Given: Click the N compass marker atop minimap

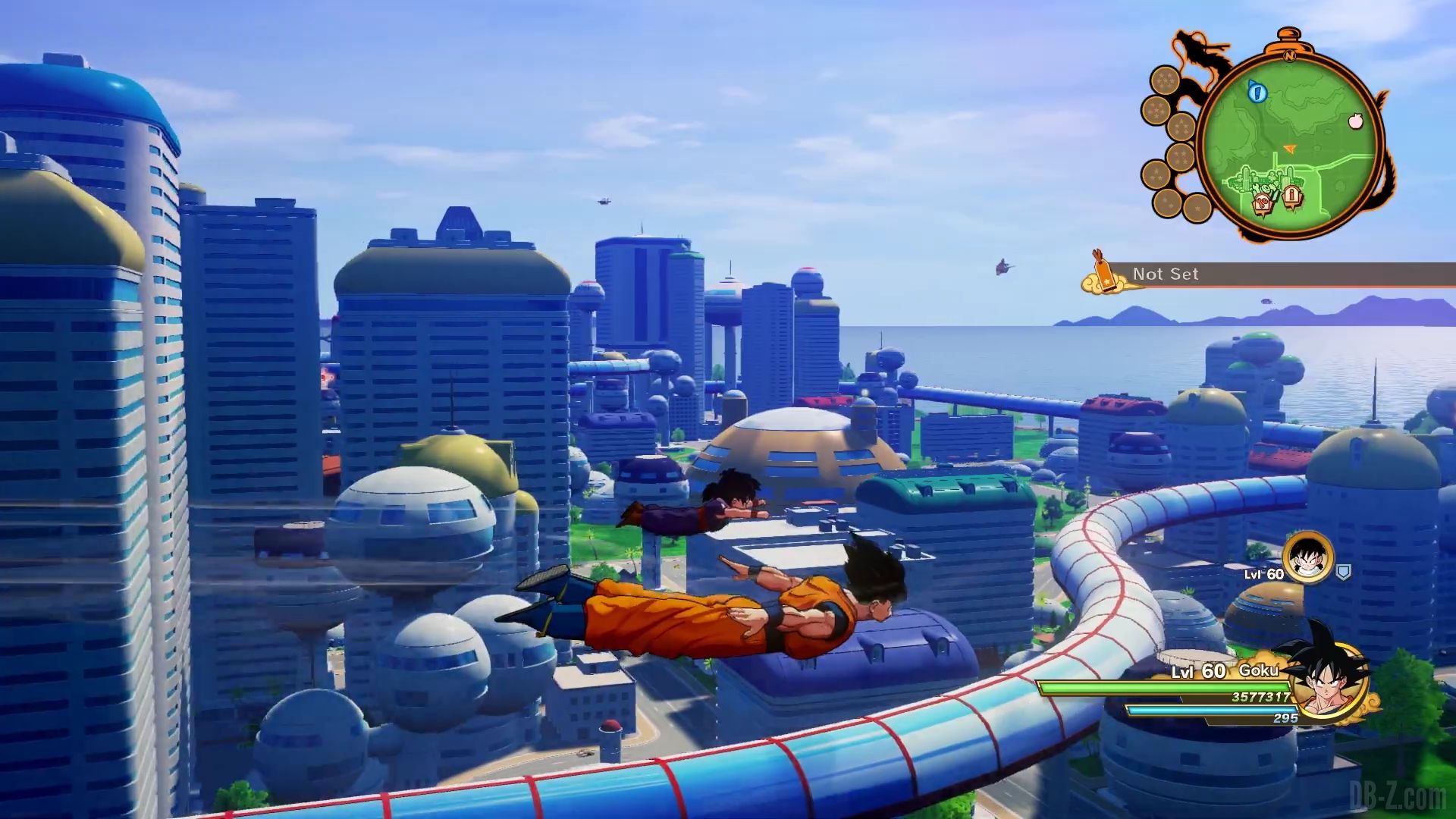Looking at the screenshot, I should 1288,54.
